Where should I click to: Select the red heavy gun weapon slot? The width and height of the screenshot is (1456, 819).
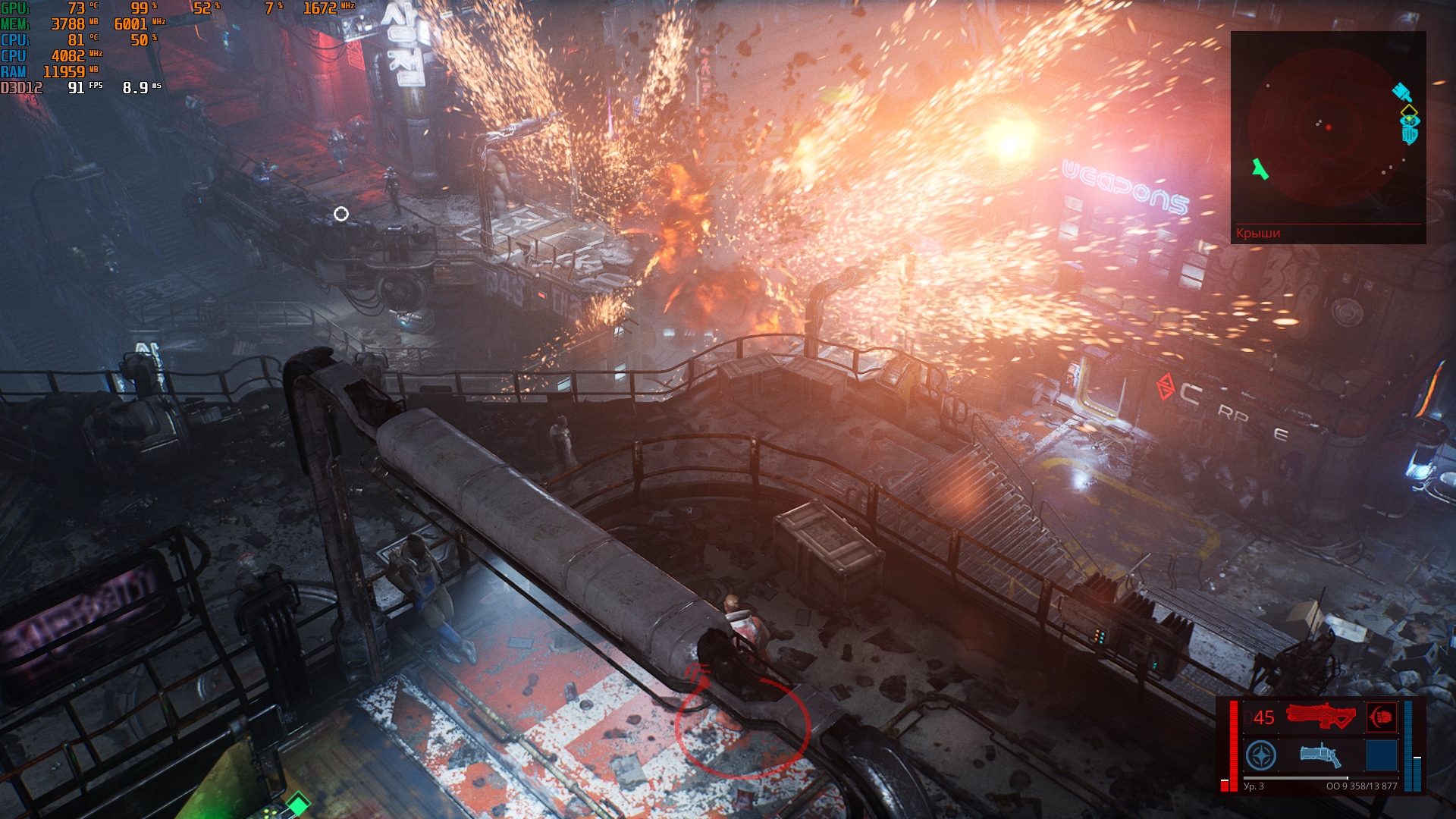1320,717
